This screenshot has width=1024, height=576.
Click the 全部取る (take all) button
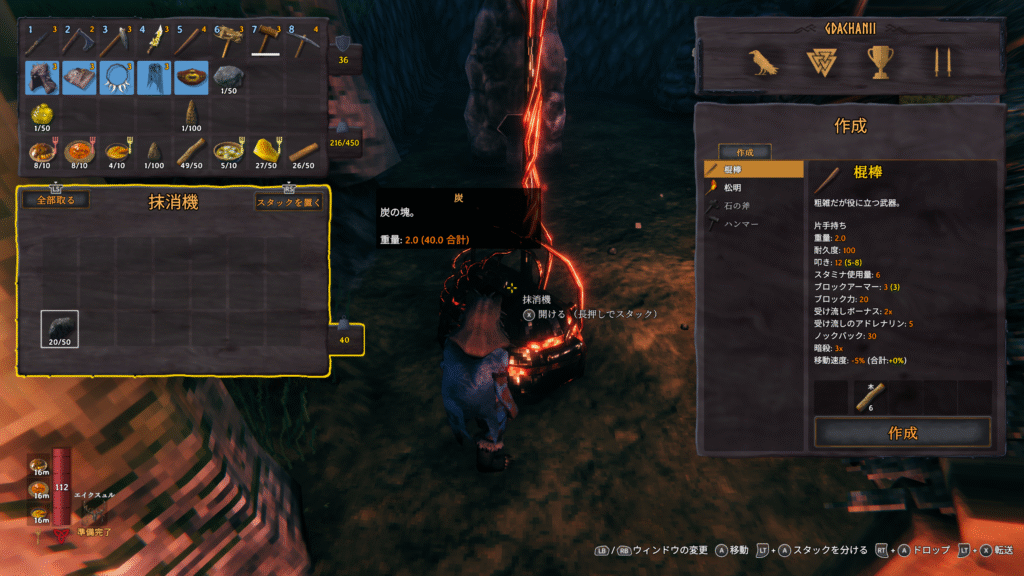pos(56,200)
